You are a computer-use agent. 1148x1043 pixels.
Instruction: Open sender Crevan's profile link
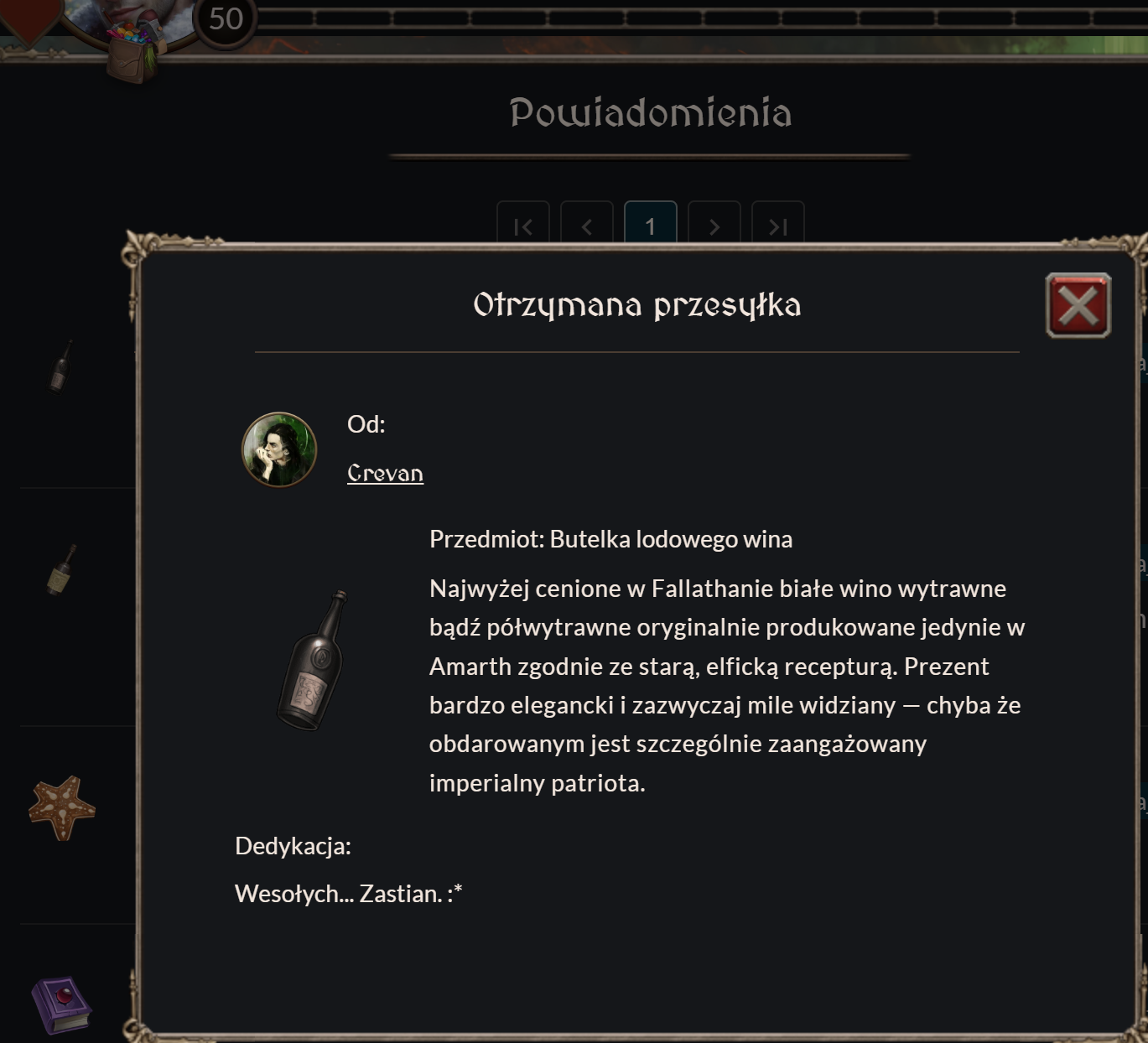pos(385,474)
